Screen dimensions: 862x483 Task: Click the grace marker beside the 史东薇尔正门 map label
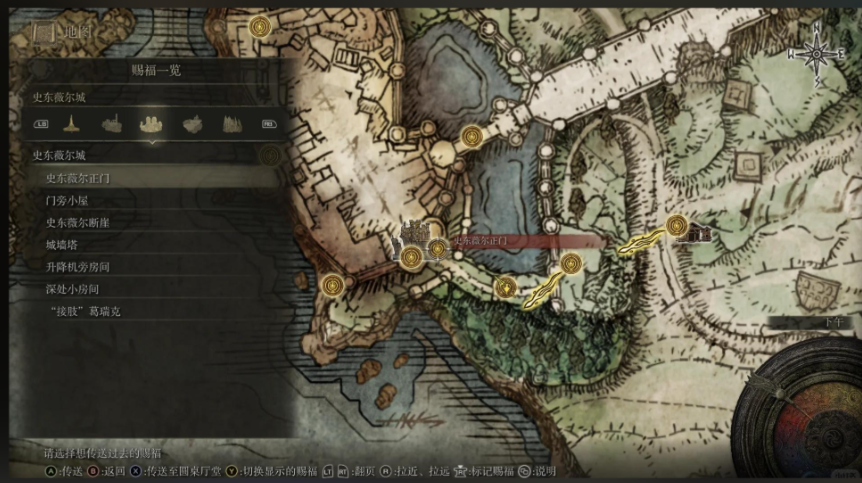pyautogui.click(x=438, y=247)
